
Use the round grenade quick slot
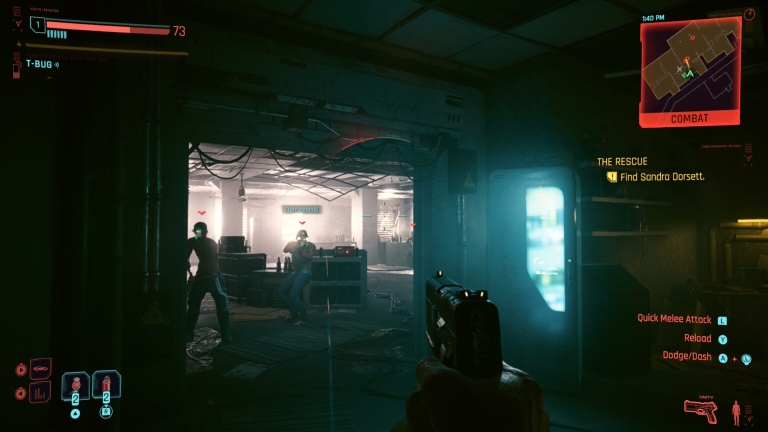(76, 385)
